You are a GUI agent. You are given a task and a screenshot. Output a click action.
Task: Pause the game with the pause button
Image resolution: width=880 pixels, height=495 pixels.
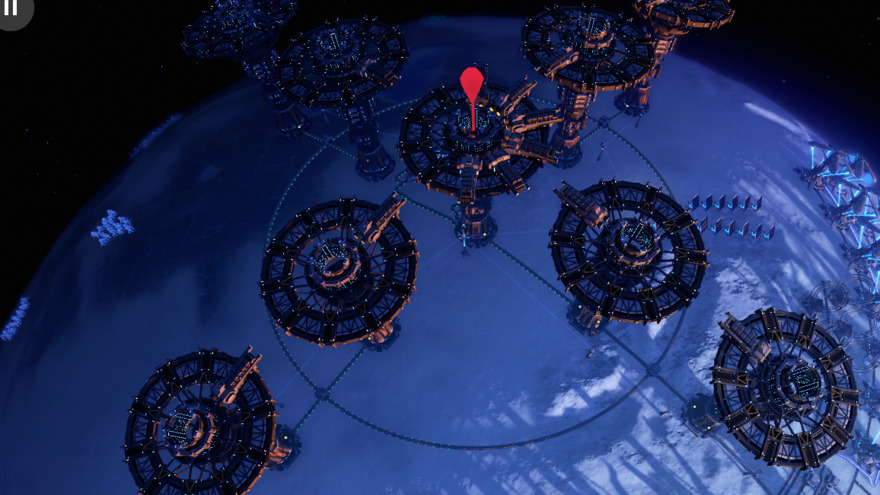point(12,9)
